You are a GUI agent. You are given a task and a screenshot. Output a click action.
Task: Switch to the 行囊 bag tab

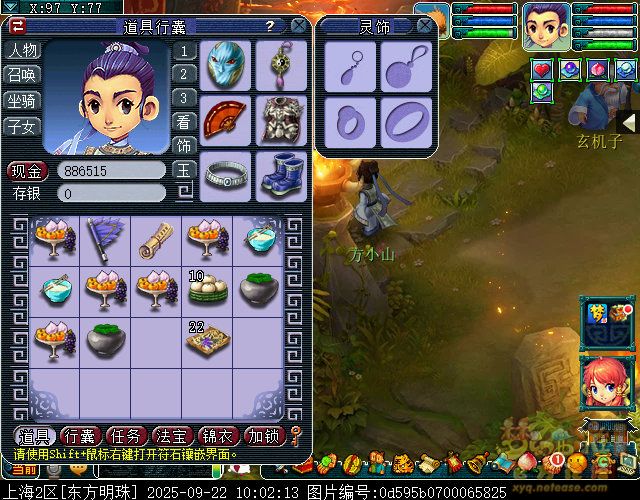click(x=81, y=436)
